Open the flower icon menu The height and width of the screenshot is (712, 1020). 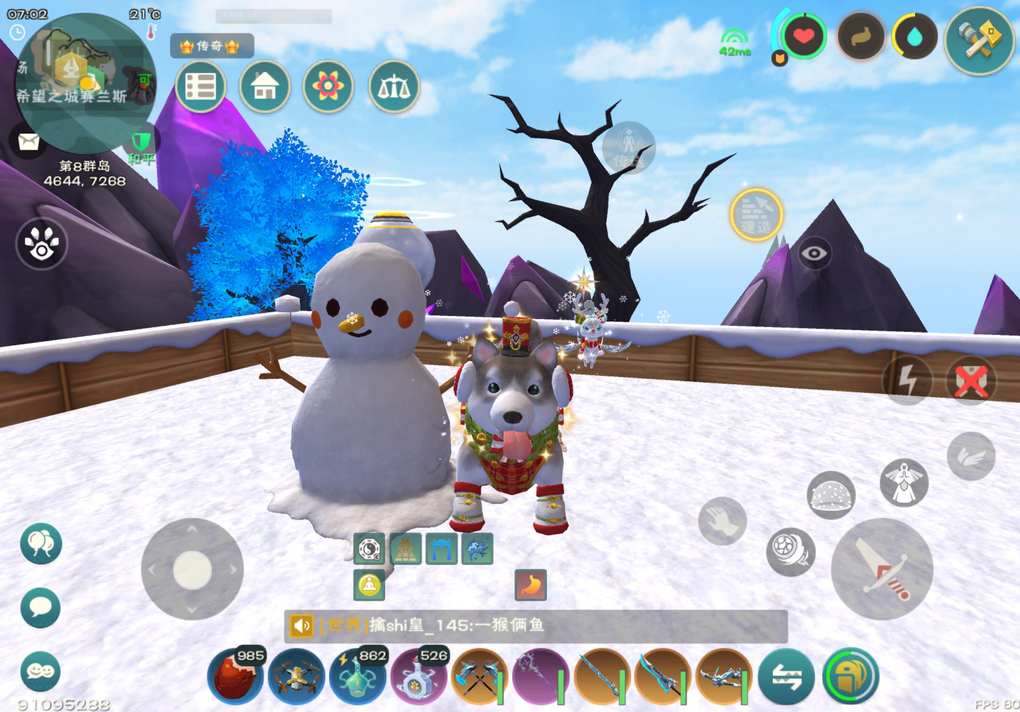pos(328,87)
